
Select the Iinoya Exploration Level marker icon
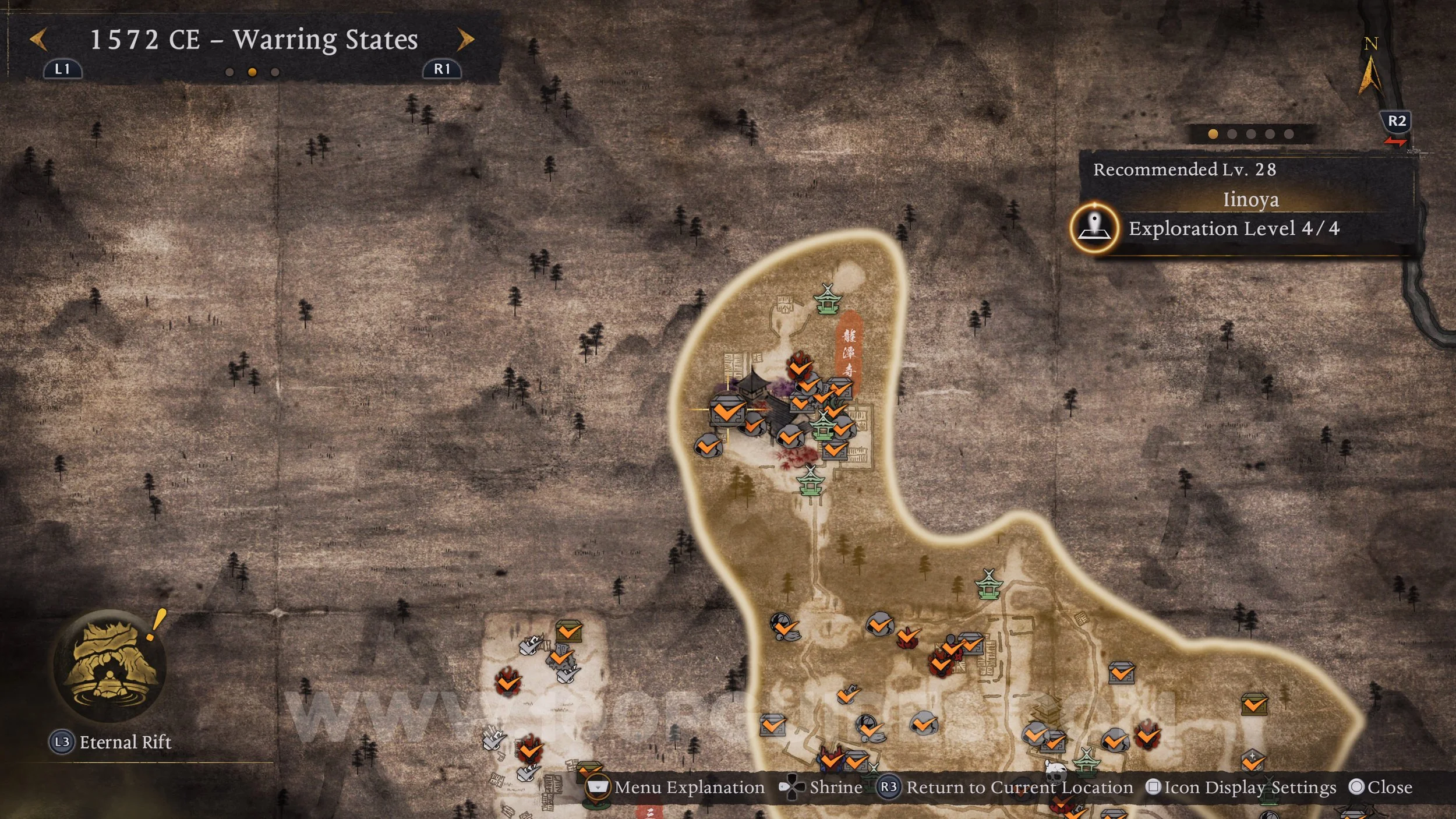click(1094, 228)
